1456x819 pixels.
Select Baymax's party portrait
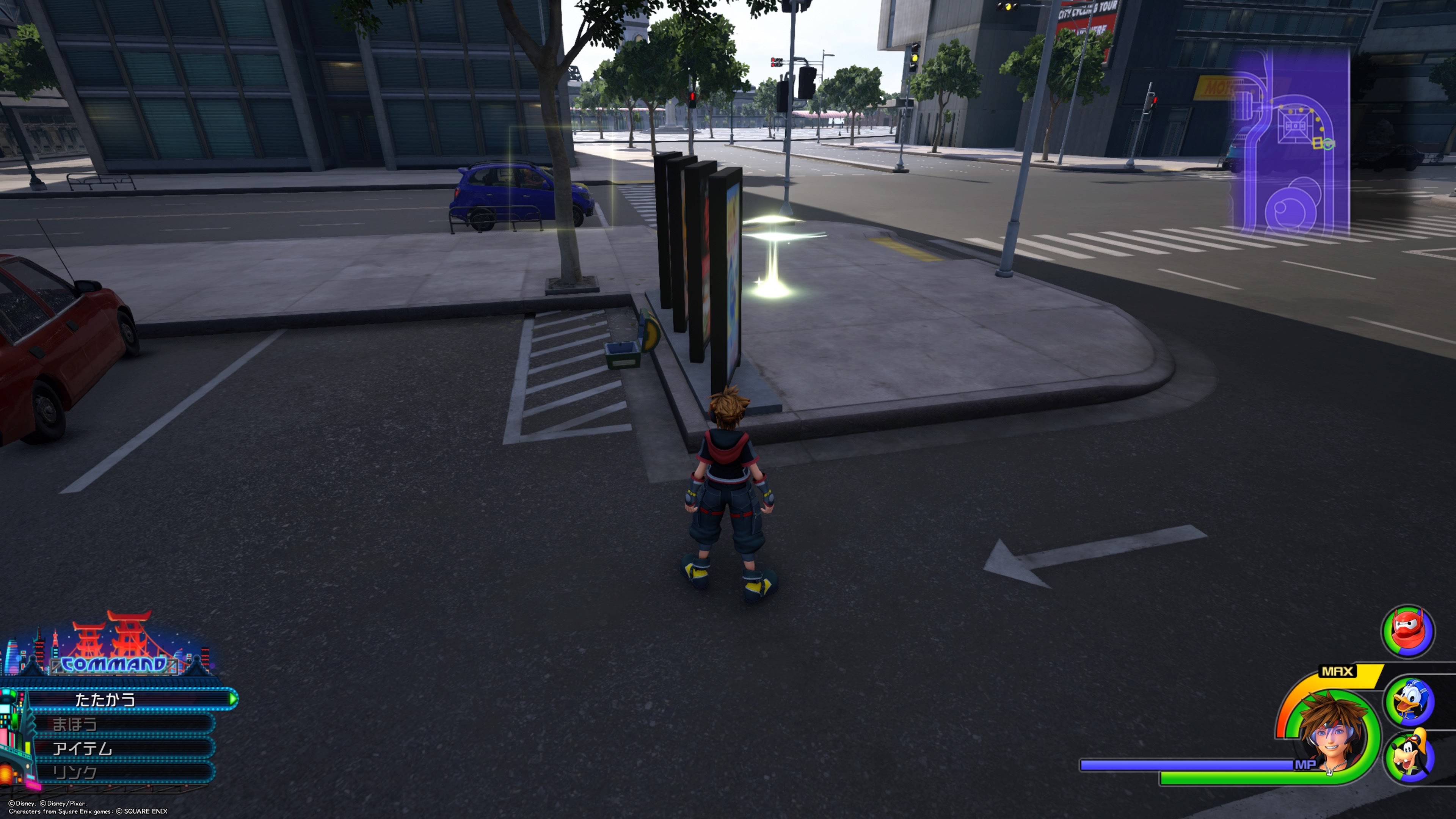coord(1407,631)
